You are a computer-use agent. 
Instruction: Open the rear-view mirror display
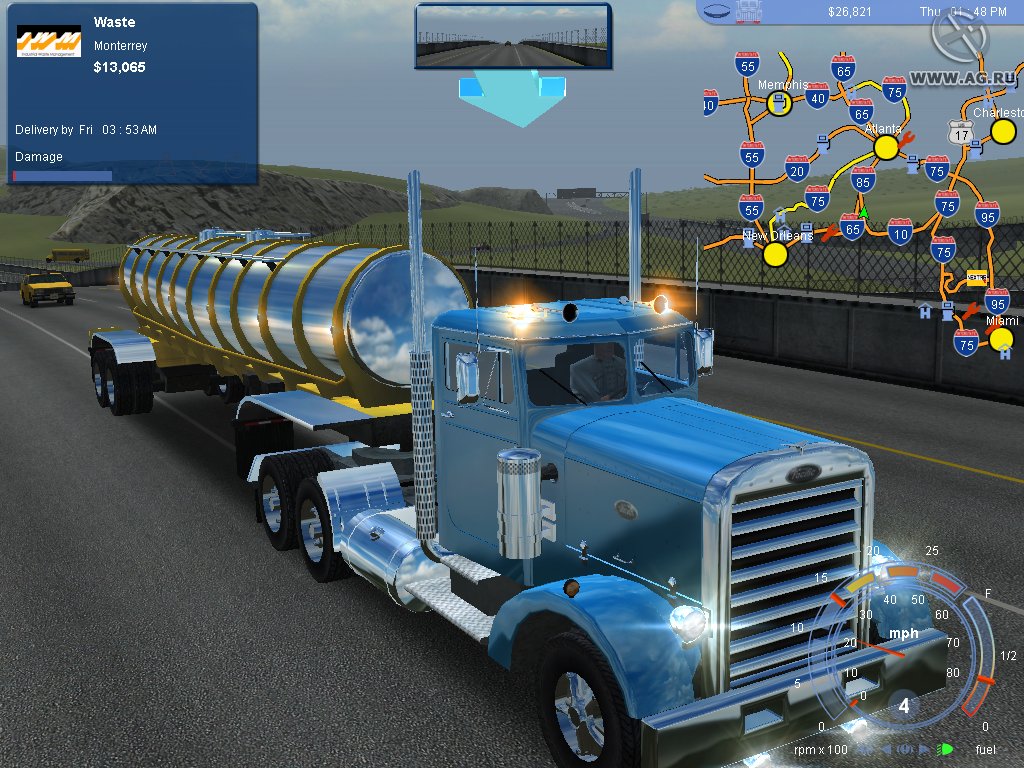click(512, 37)
